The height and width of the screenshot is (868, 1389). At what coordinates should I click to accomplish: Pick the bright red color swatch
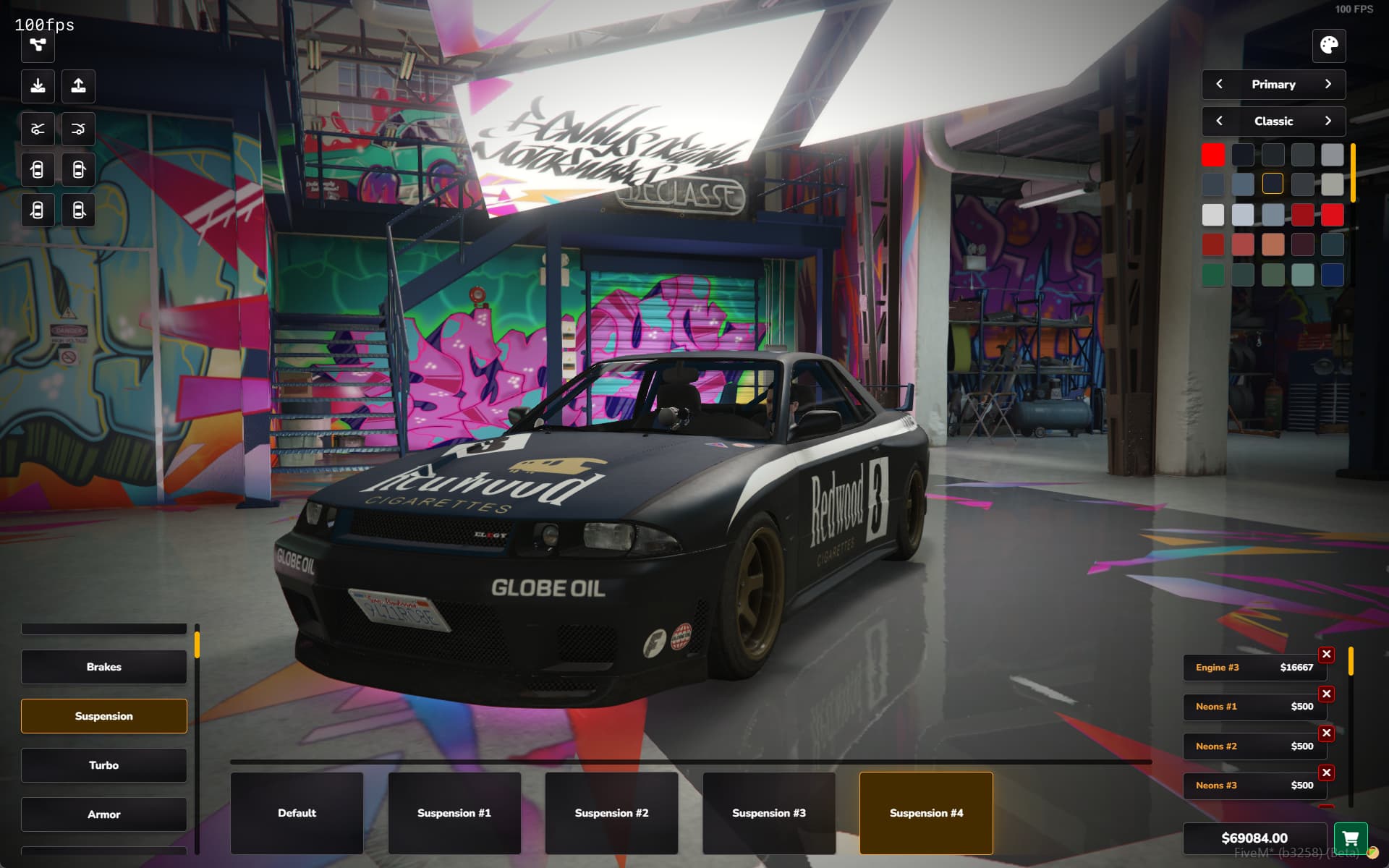[1213, 155]
